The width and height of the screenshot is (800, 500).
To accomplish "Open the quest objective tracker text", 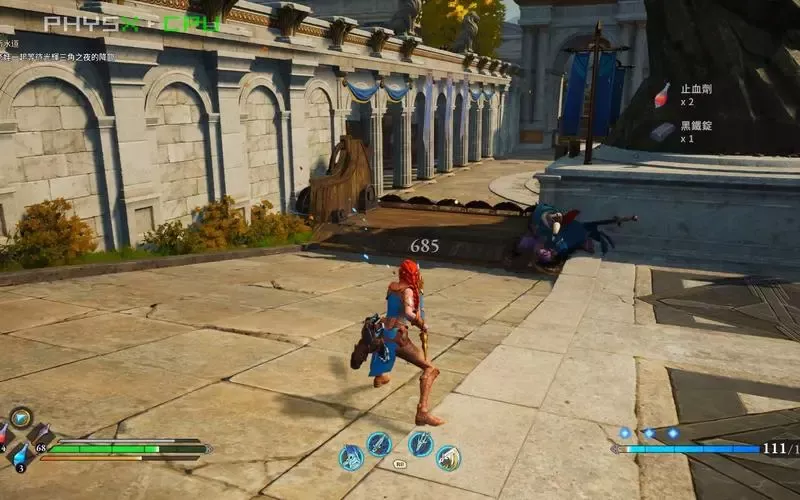I will click(60, 57).
